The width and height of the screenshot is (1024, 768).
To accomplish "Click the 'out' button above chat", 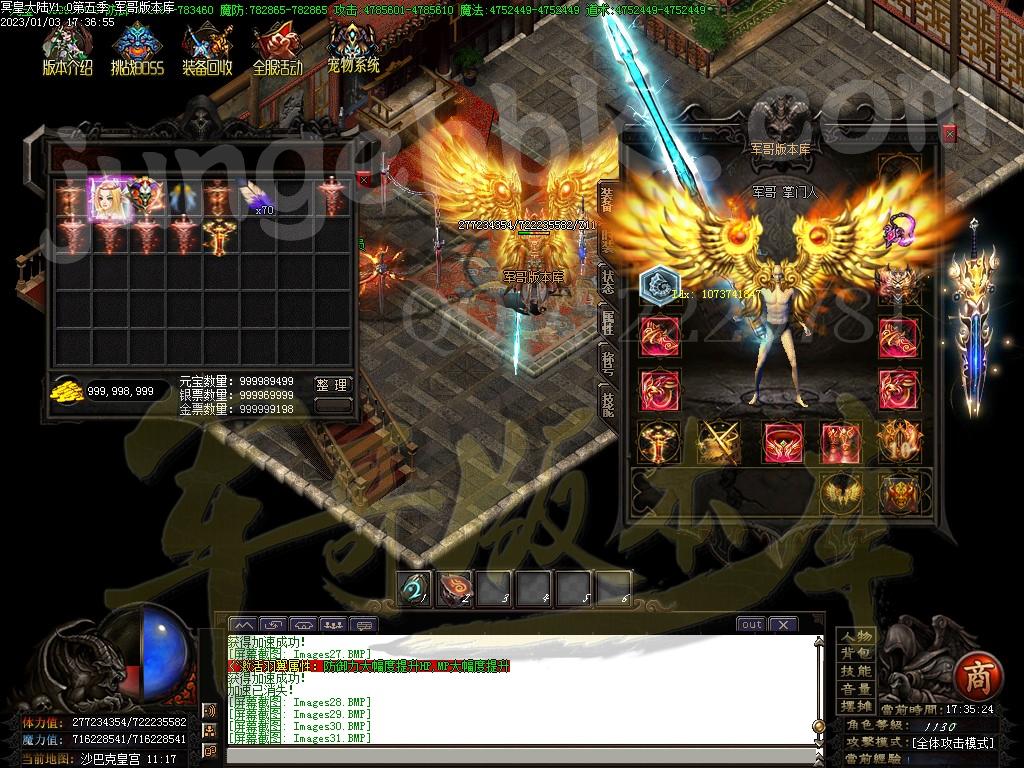I will (750, 625).
